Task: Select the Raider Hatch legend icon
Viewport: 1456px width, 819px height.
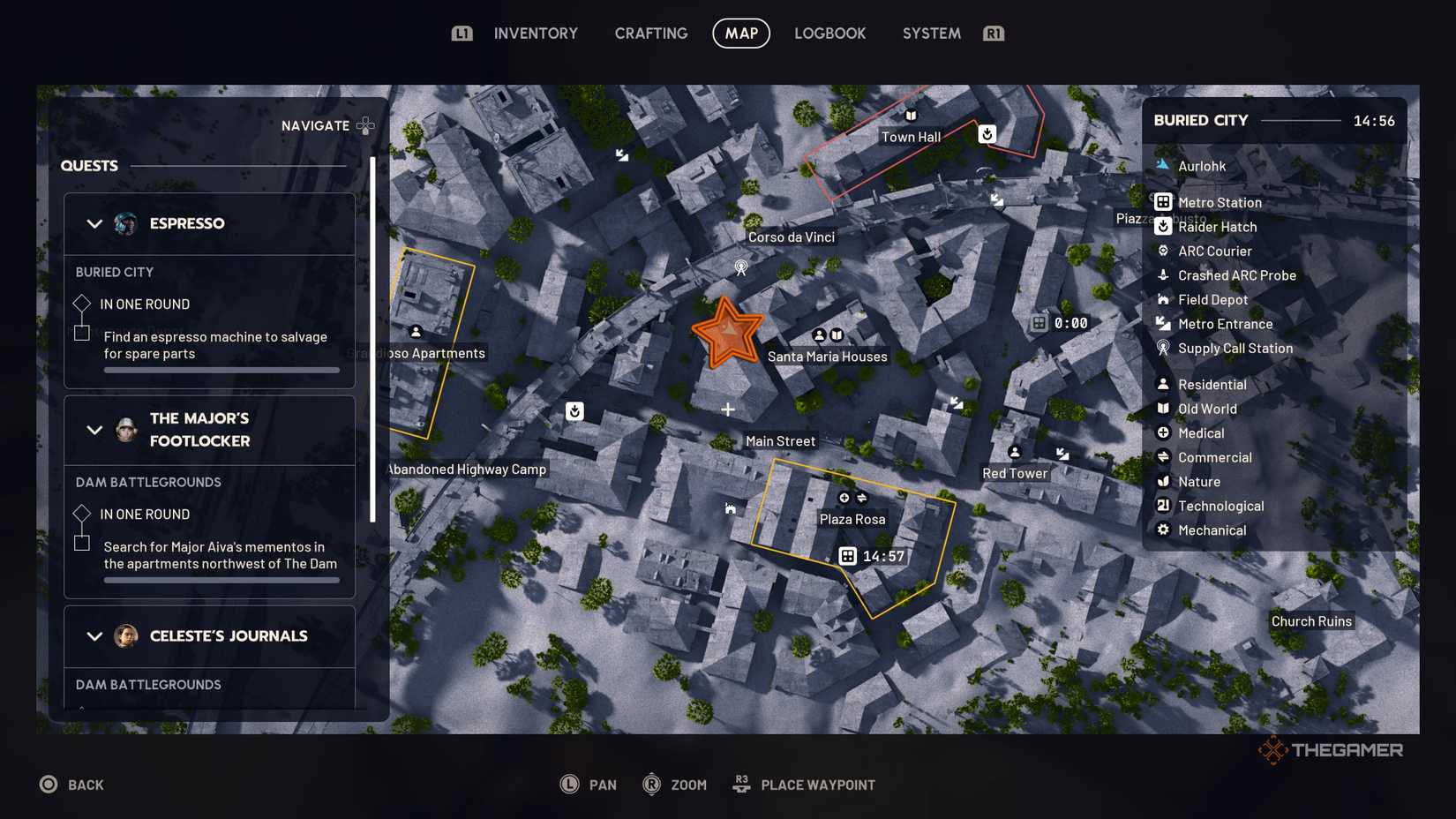Action: pyautogui.click(x=1162, y=227)
